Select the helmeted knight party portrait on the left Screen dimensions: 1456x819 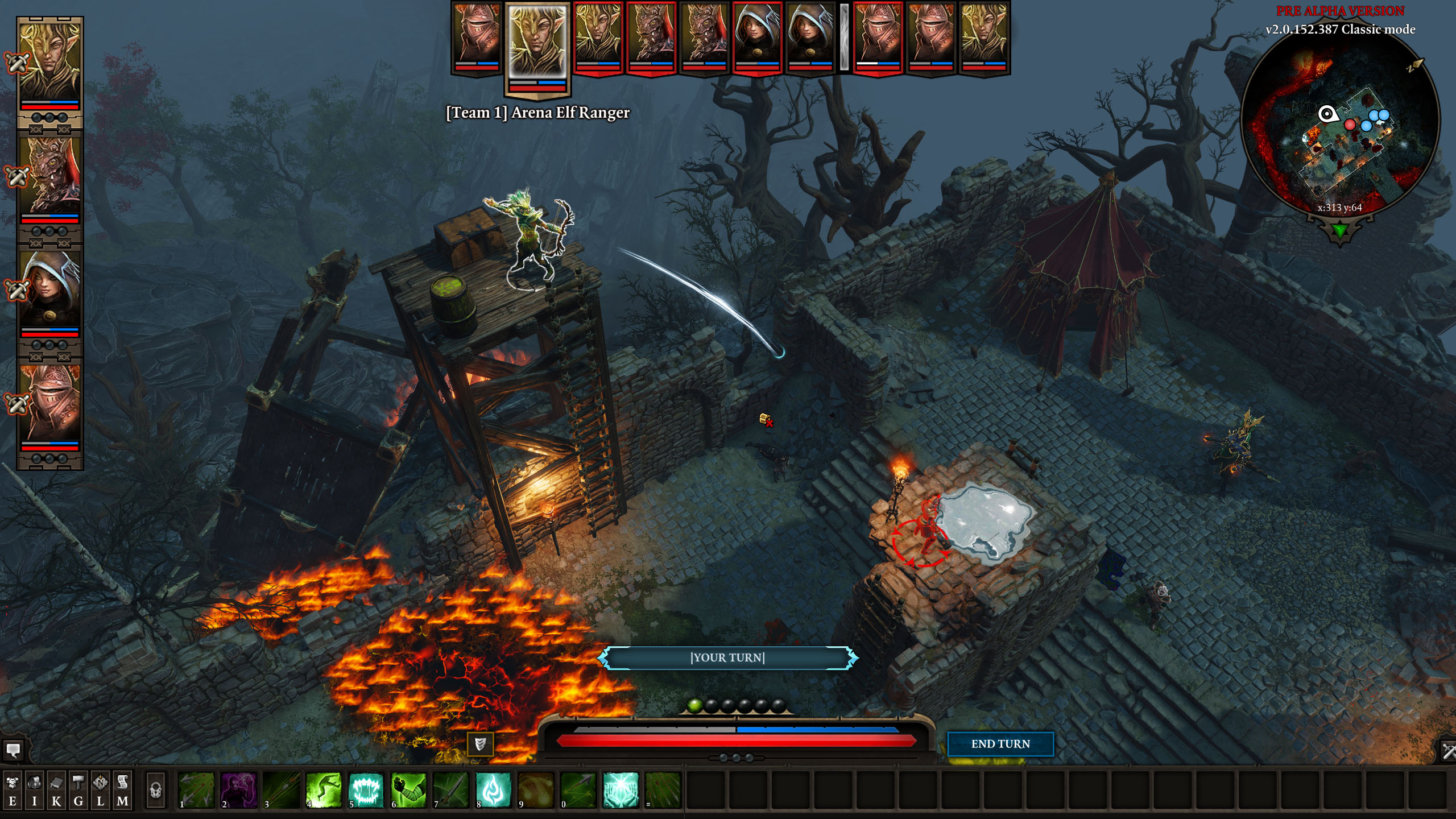(x=50, y=403)
